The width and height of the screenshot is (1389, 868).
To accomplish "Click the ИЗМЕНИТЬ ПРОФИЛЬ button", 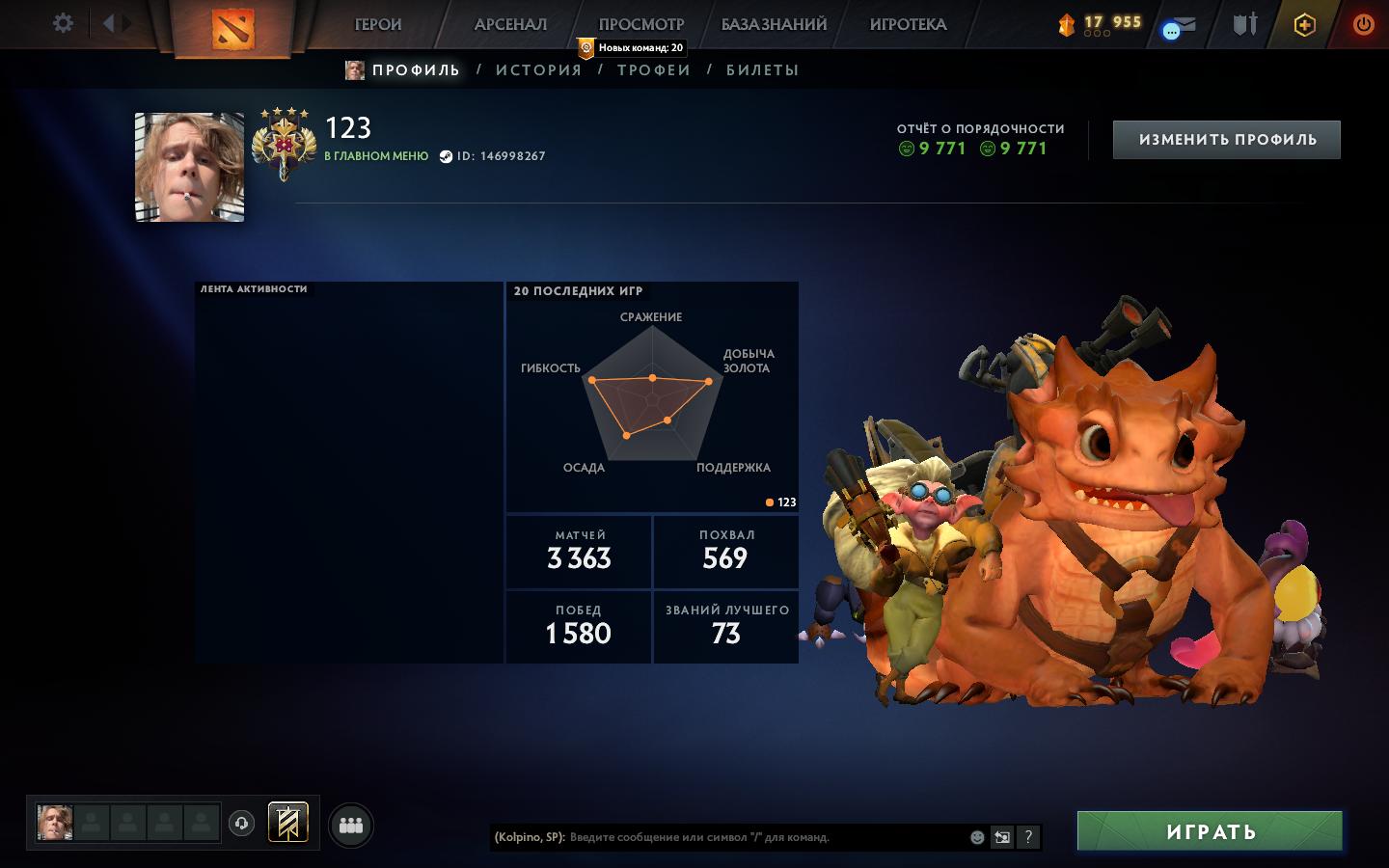I will 1227,140.
